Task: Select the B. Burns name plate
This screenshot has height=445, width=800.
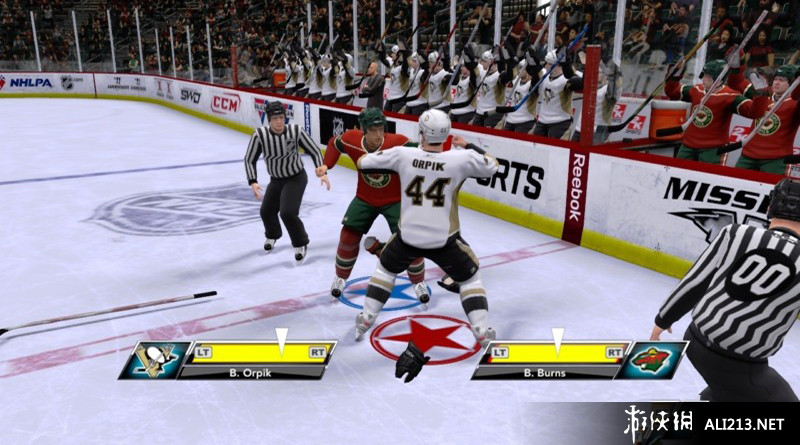Action: click(x=544, y=373)
